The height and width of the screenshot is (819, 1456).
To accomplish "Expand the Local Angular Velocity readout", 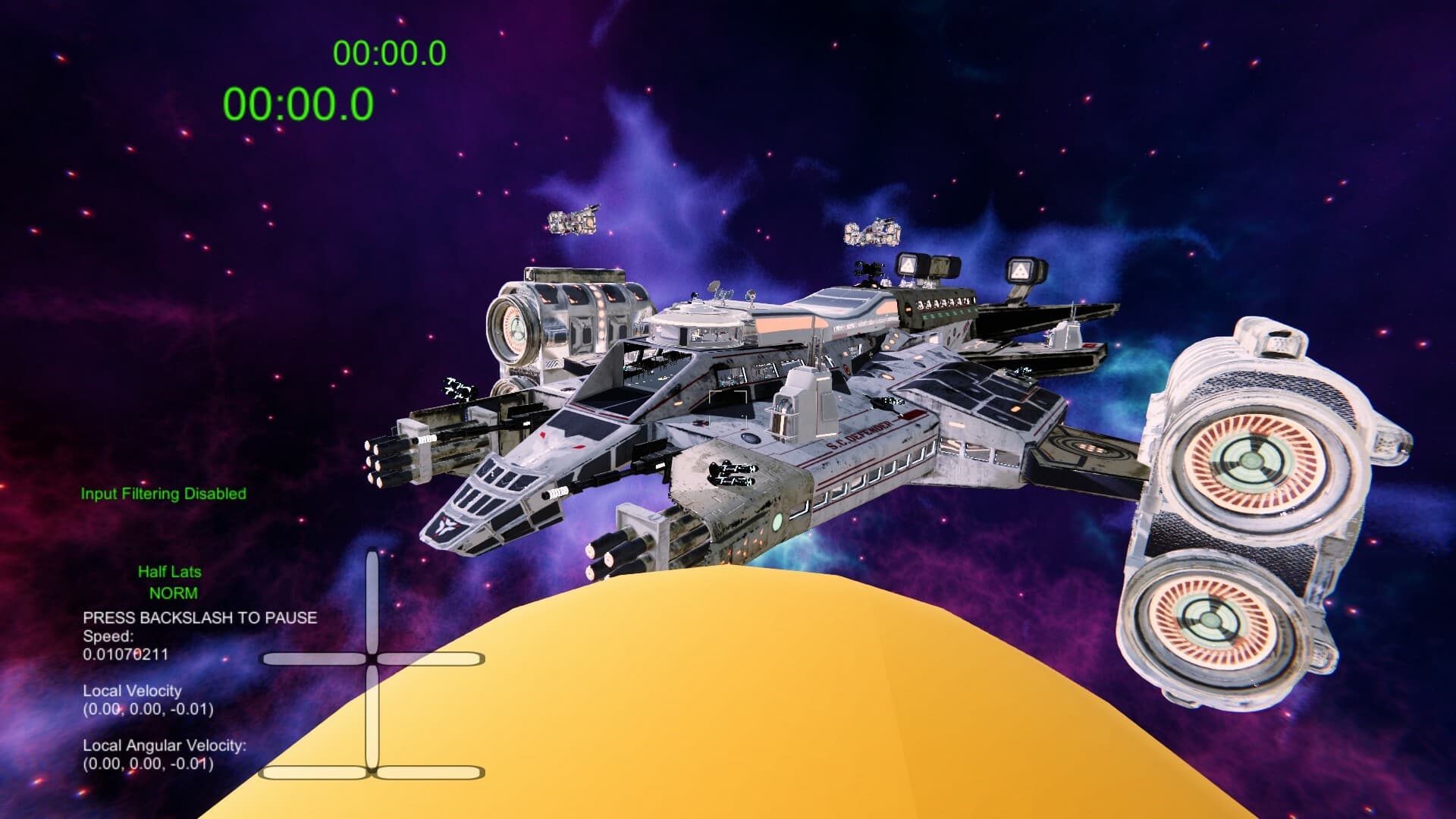I will pos(164,746).
